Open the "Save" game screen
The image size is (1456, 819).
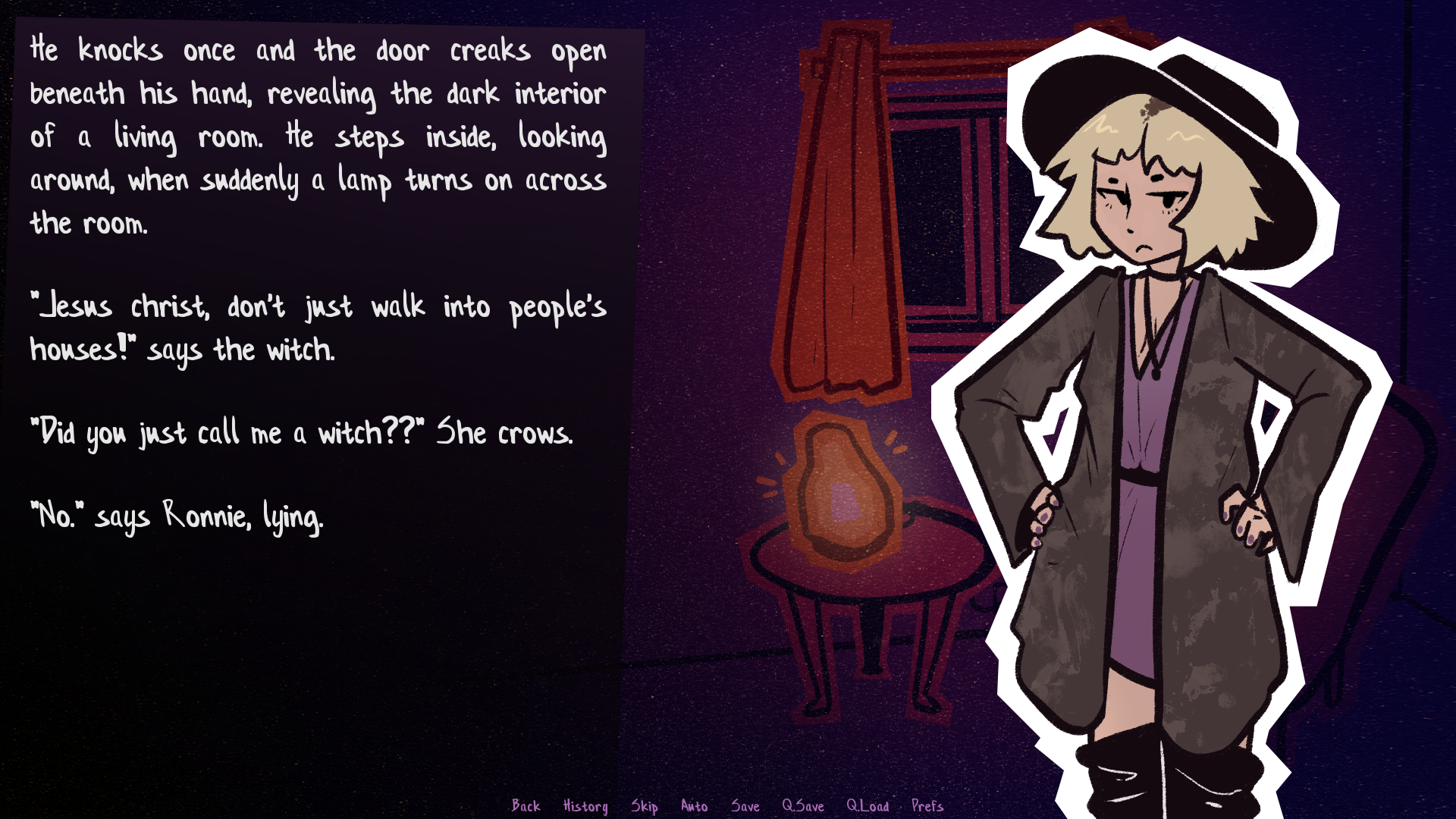(x=747, y=806)
